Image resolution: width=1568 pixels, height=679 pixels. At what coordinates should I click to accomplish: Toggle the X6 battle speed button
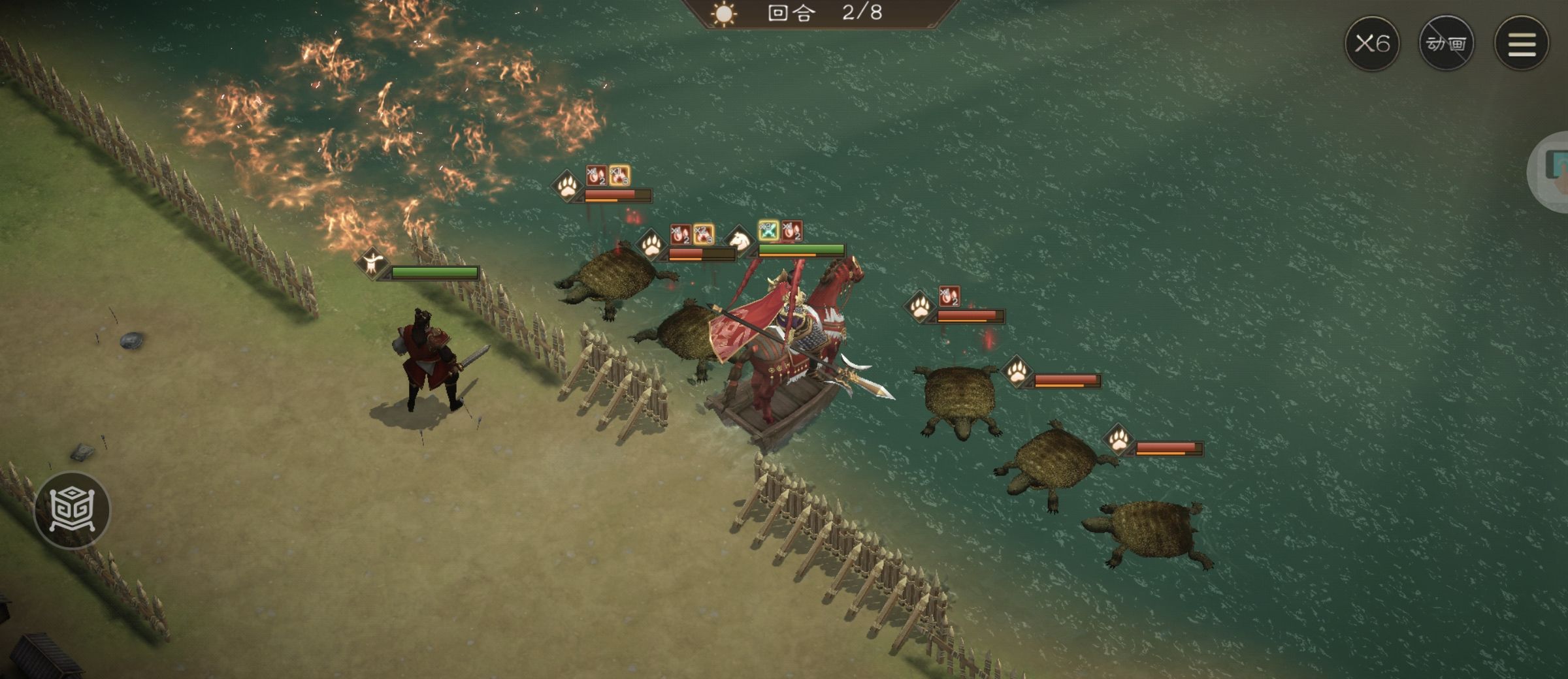1372,44
